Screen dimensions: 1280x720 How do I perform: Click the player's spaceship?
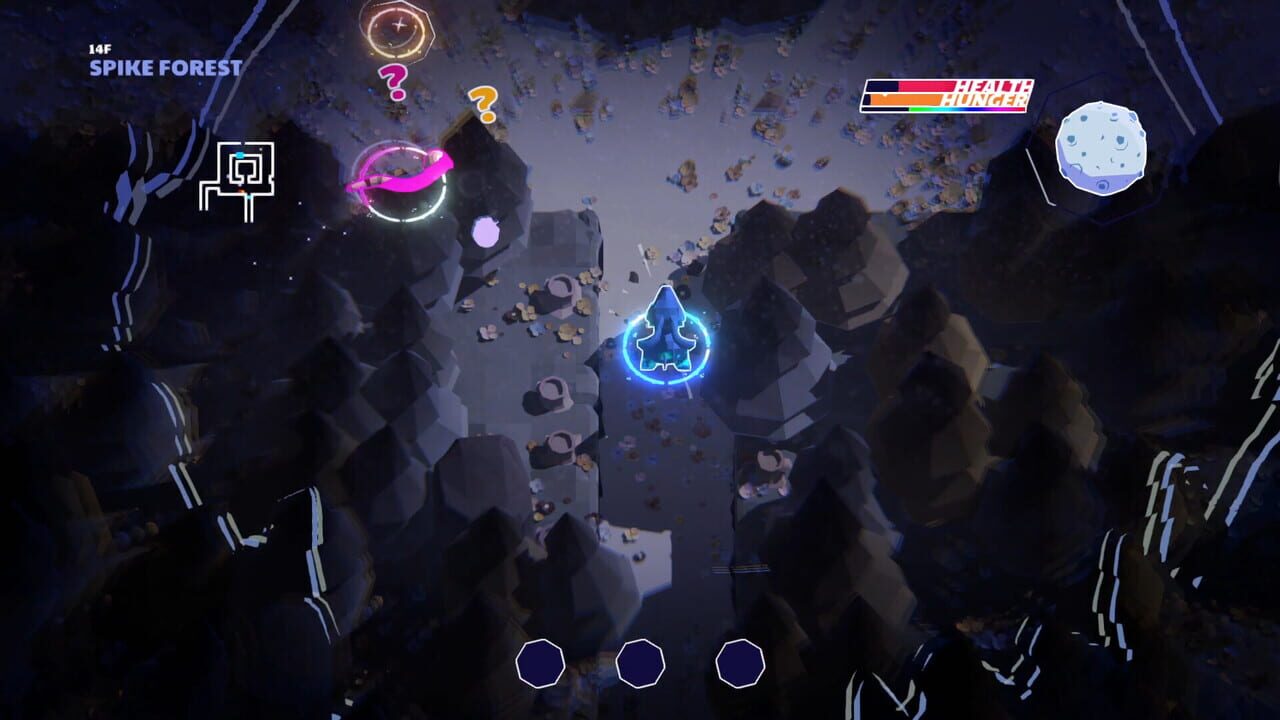click(668, 330)
